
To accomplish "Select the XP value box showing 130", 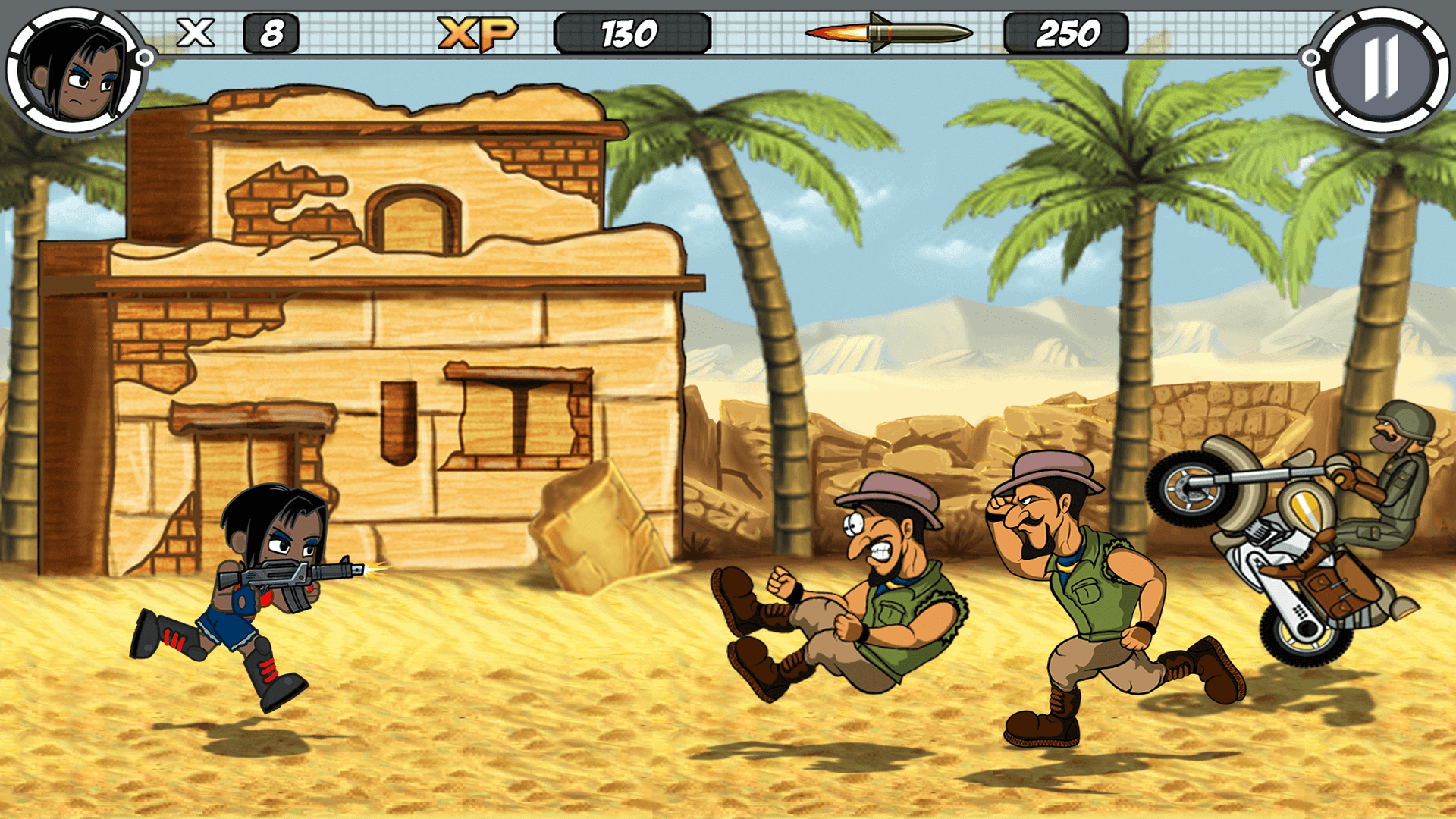I will [x=633, y=32].
